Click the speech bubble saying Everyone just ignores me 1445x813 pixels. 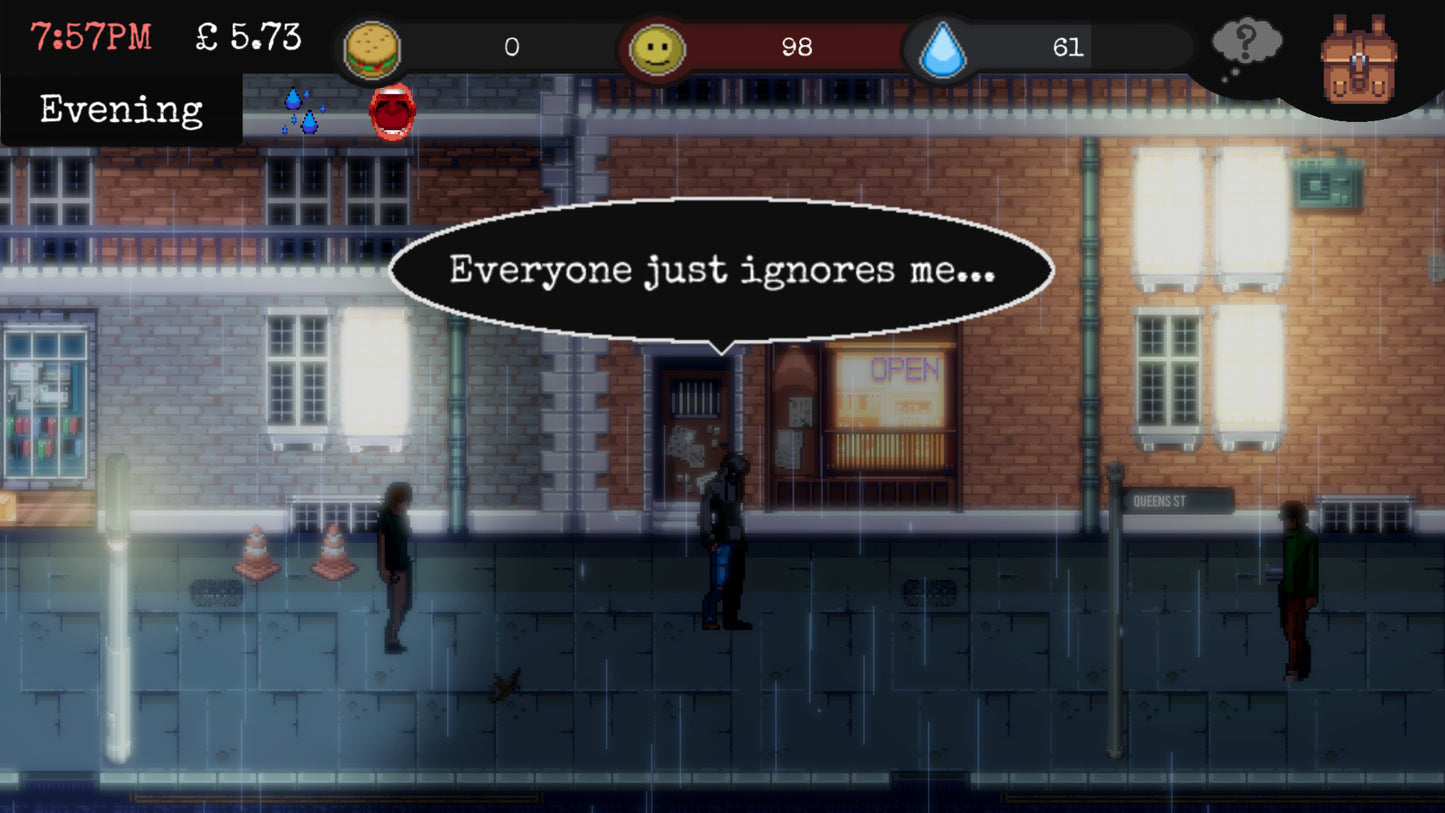coord(722,268)
